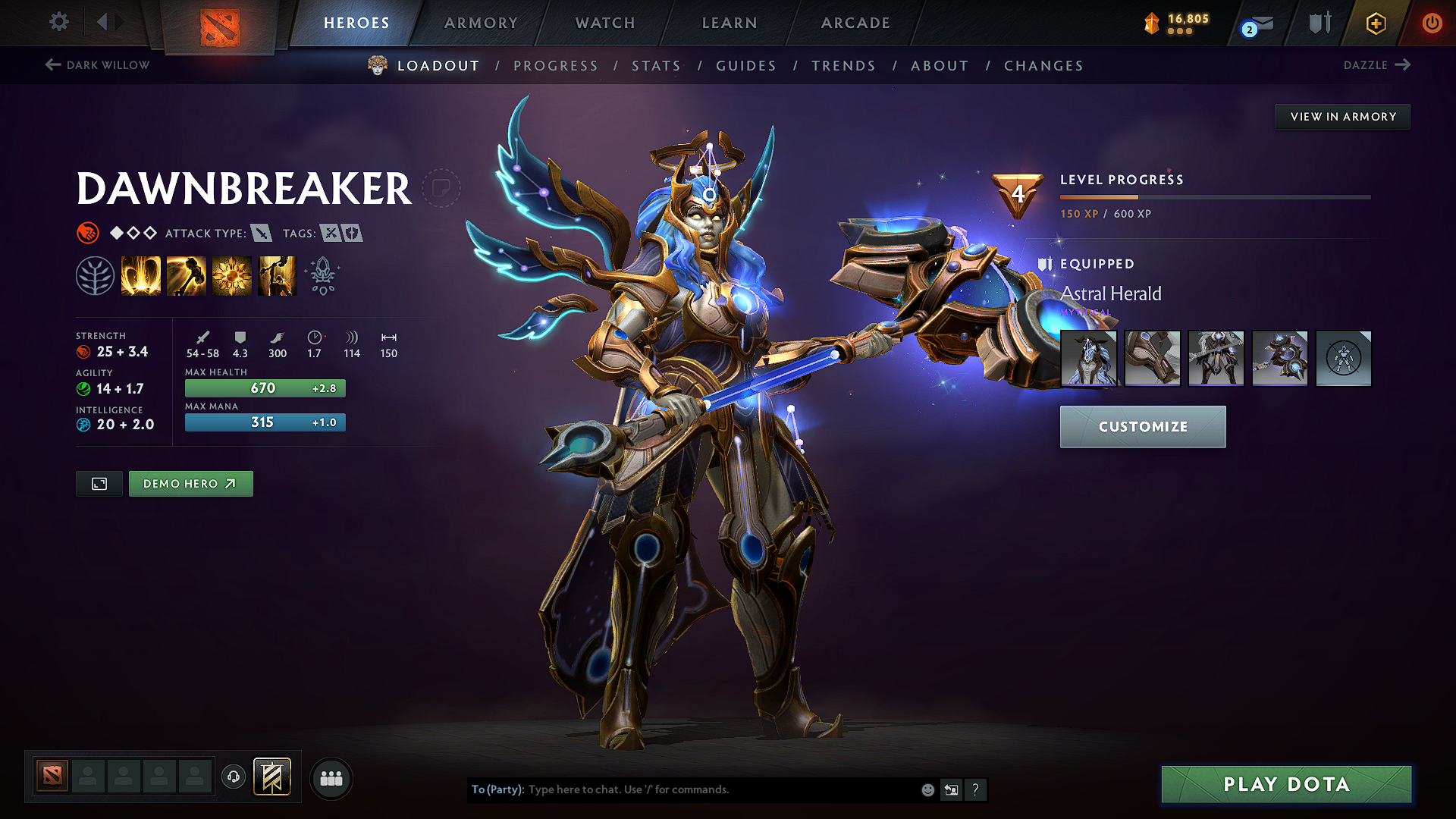This screenshot has height=819, width=1456.
Task: Open the friends list icon near chat bar
Action: (331, 778)
